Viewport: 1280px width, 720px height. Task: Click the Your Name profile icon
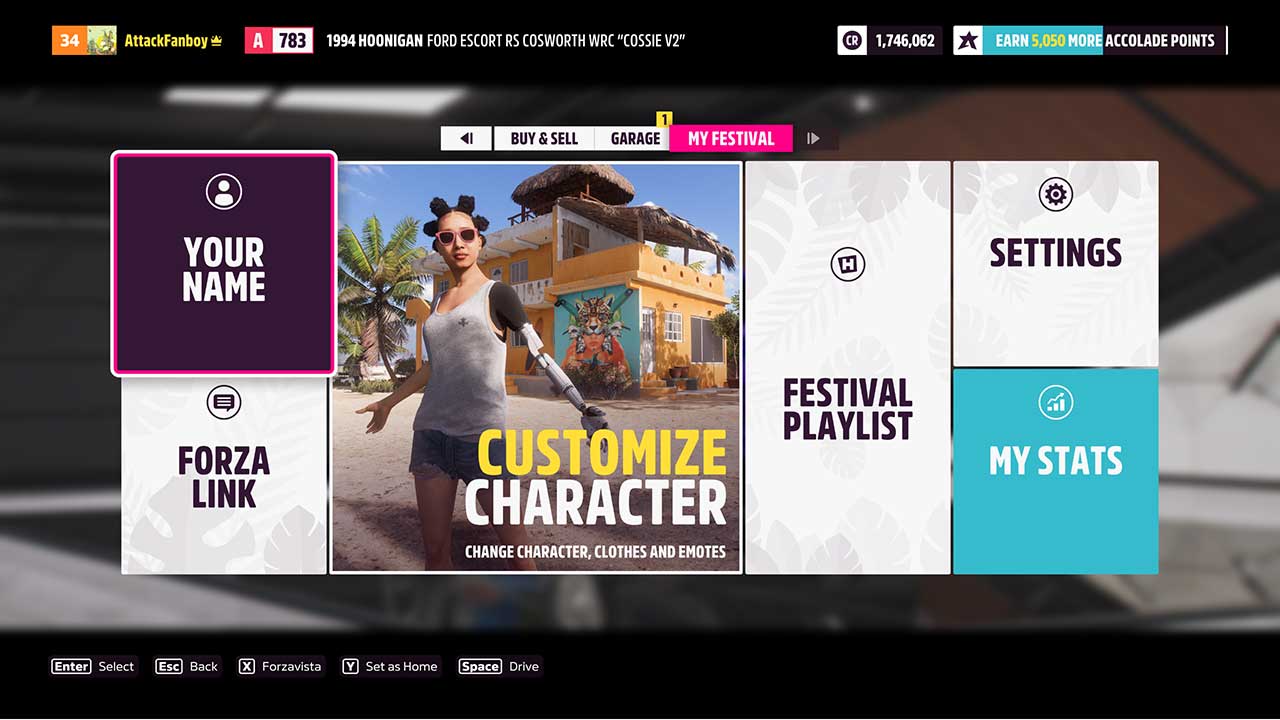[x=223, y=191]
